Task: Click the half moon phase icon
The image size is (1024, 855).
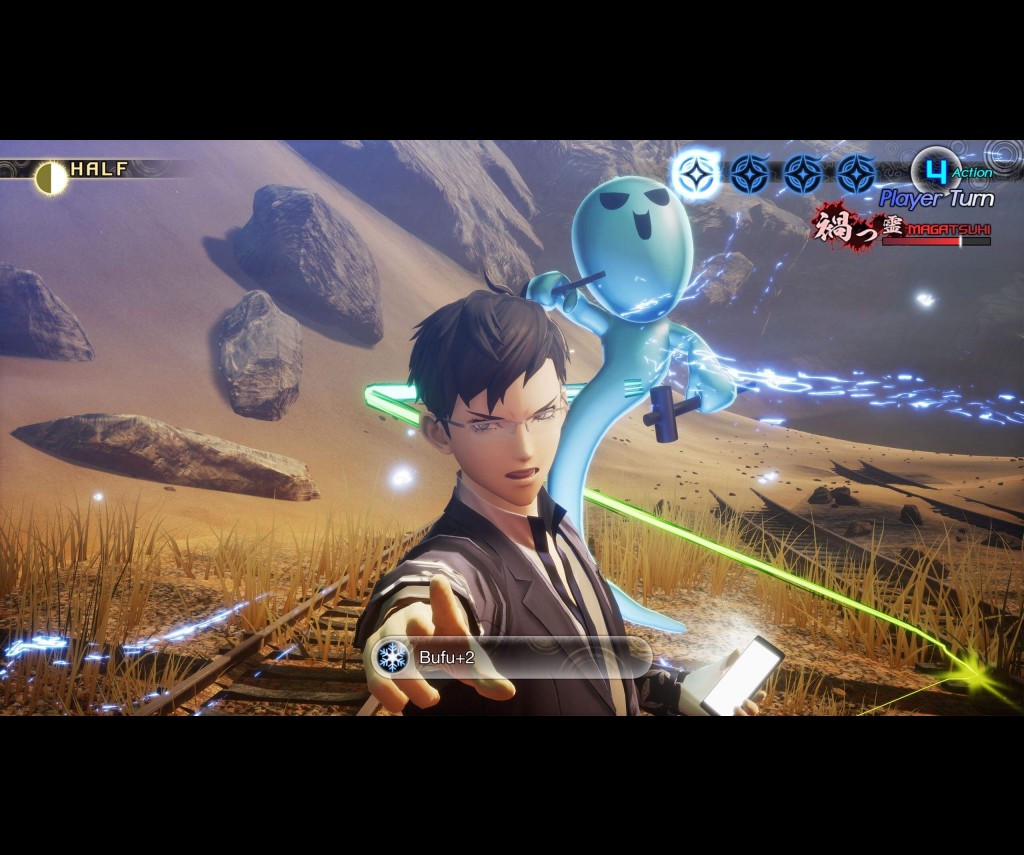Action: pyautogui.click(x=50, y=178)
